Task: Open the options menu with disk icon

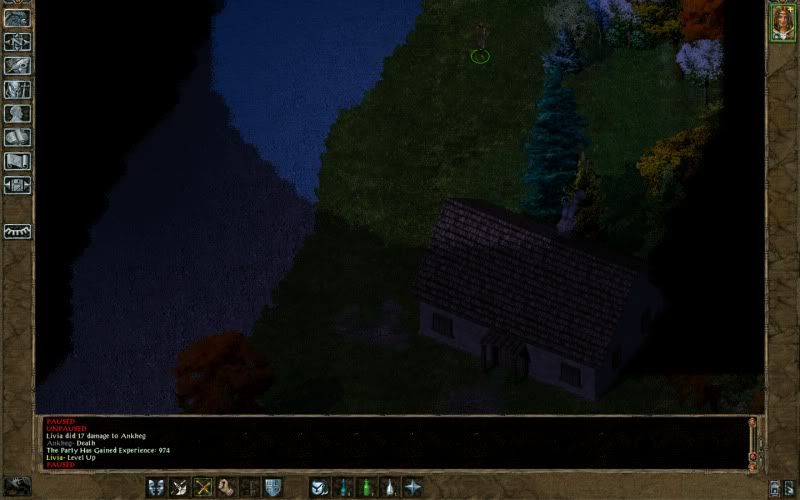Action: (17, 186)
